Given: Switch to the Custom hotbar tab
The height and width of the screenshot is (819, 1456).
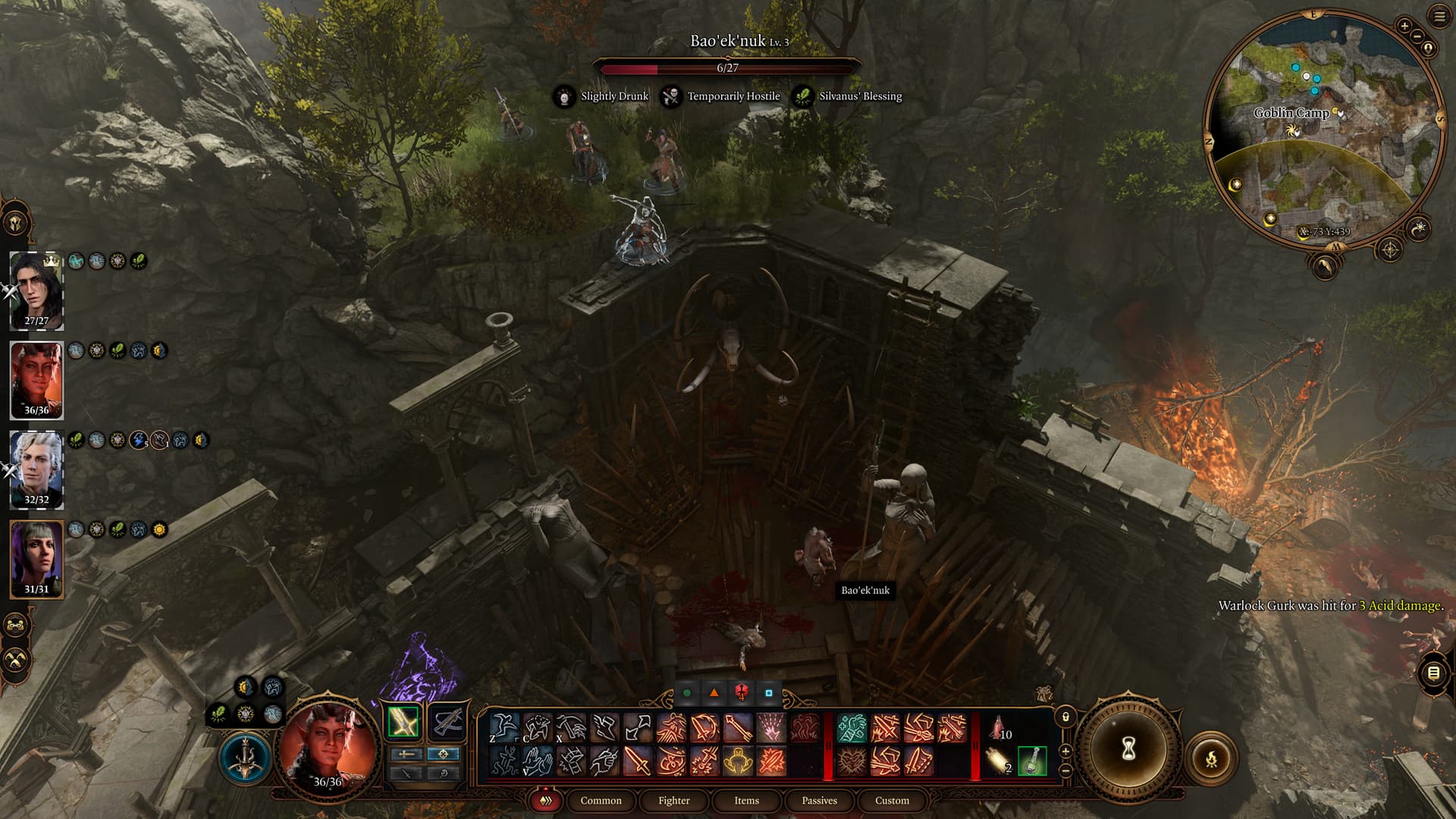Looking at the screenshot, I should (892, 800).
